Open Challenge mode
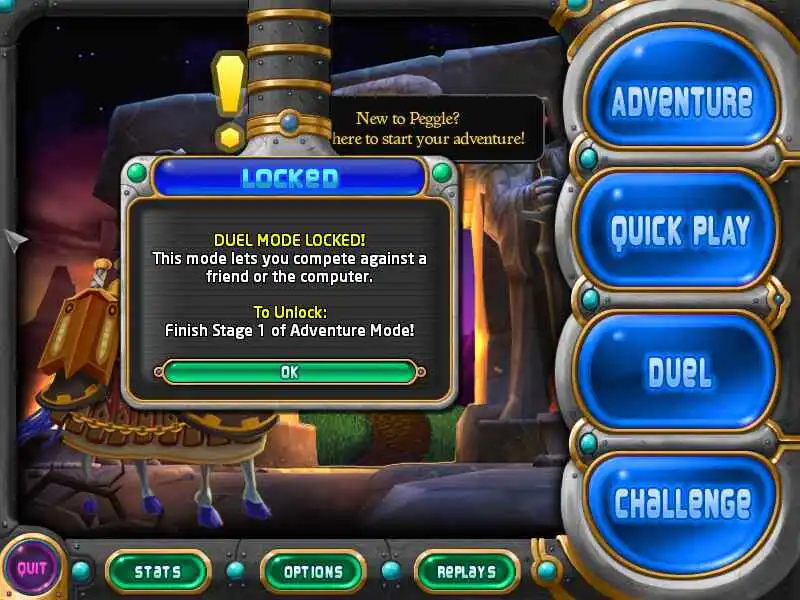The height and width of the screenshot is (600, 800). (x=681, y=502)
